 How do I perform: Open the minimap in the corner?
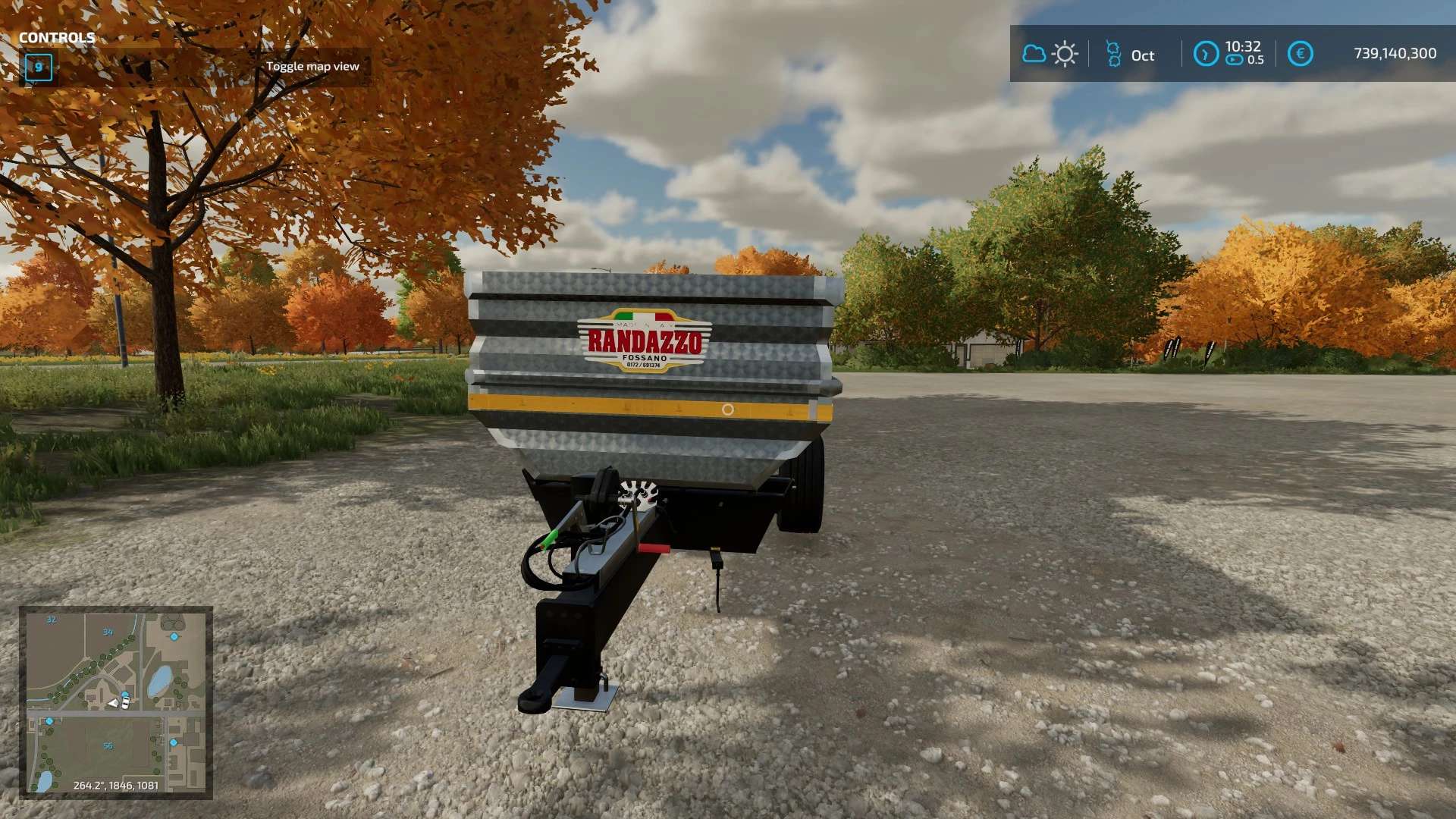click(x=116, y=702)
